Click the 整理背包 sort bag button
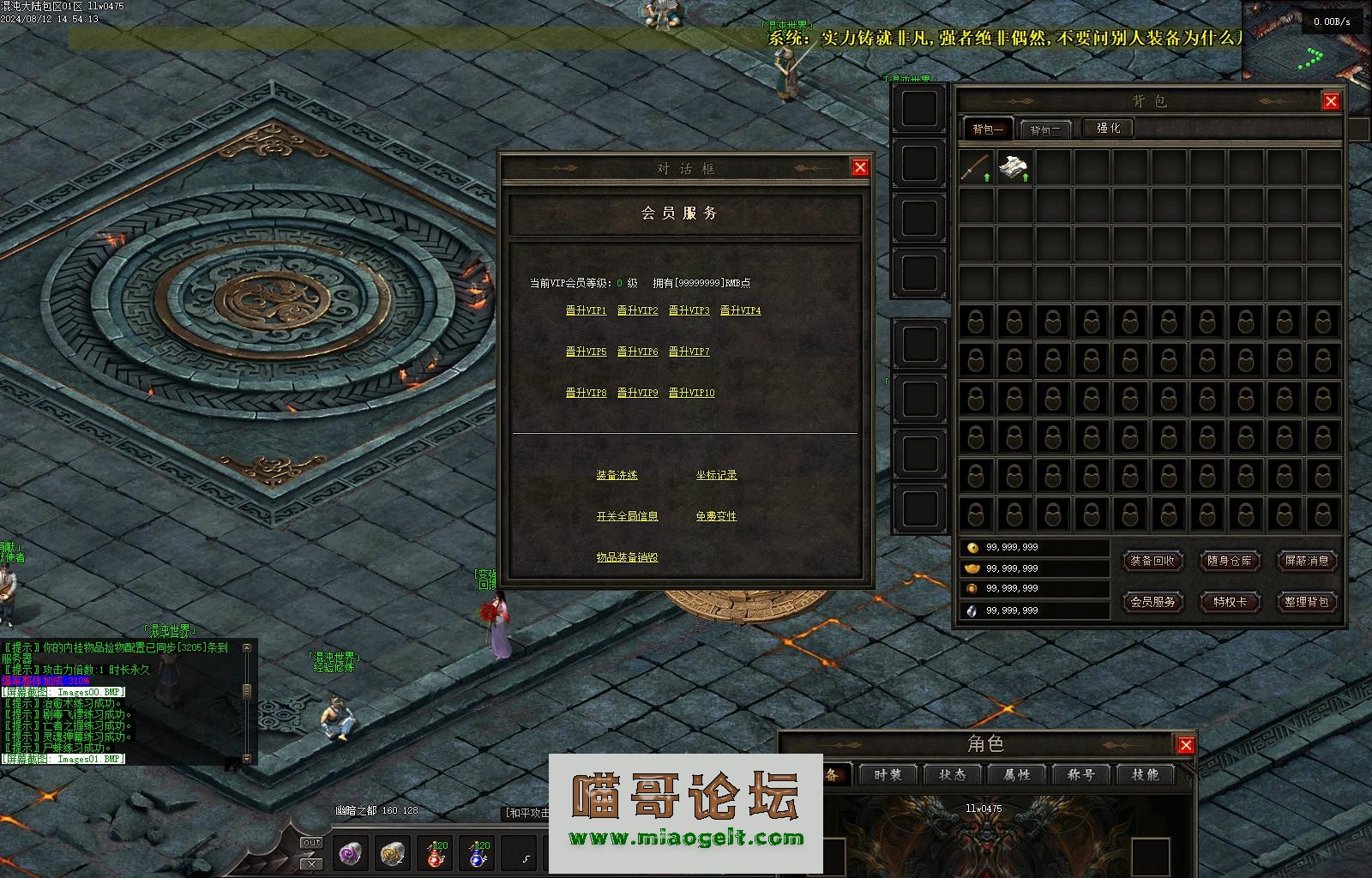Screen dimensions: 1372x878 pos(1306,602)
